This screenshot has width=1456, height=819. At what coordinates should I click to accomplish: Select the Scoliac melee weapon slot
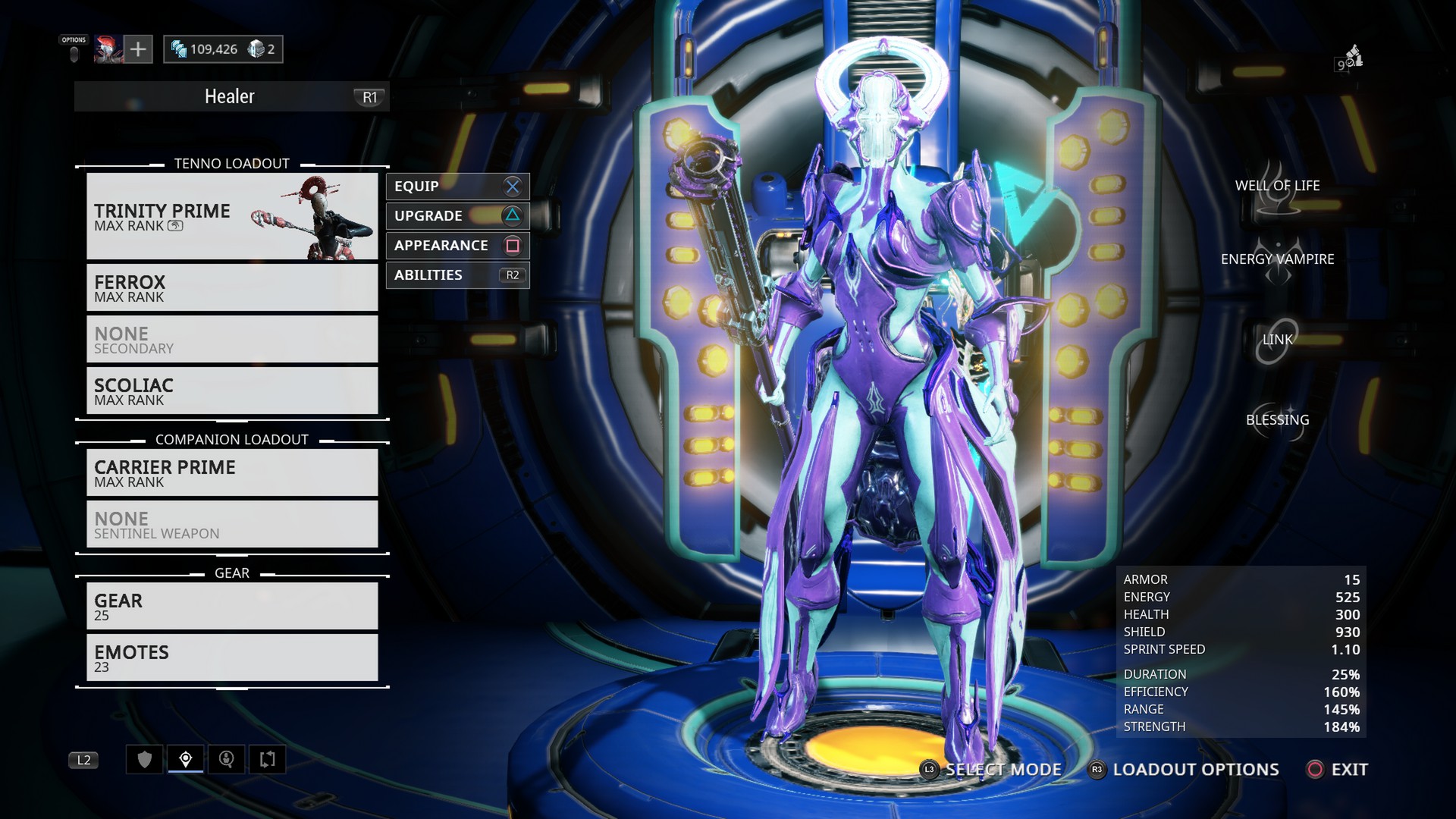[232, 391]
